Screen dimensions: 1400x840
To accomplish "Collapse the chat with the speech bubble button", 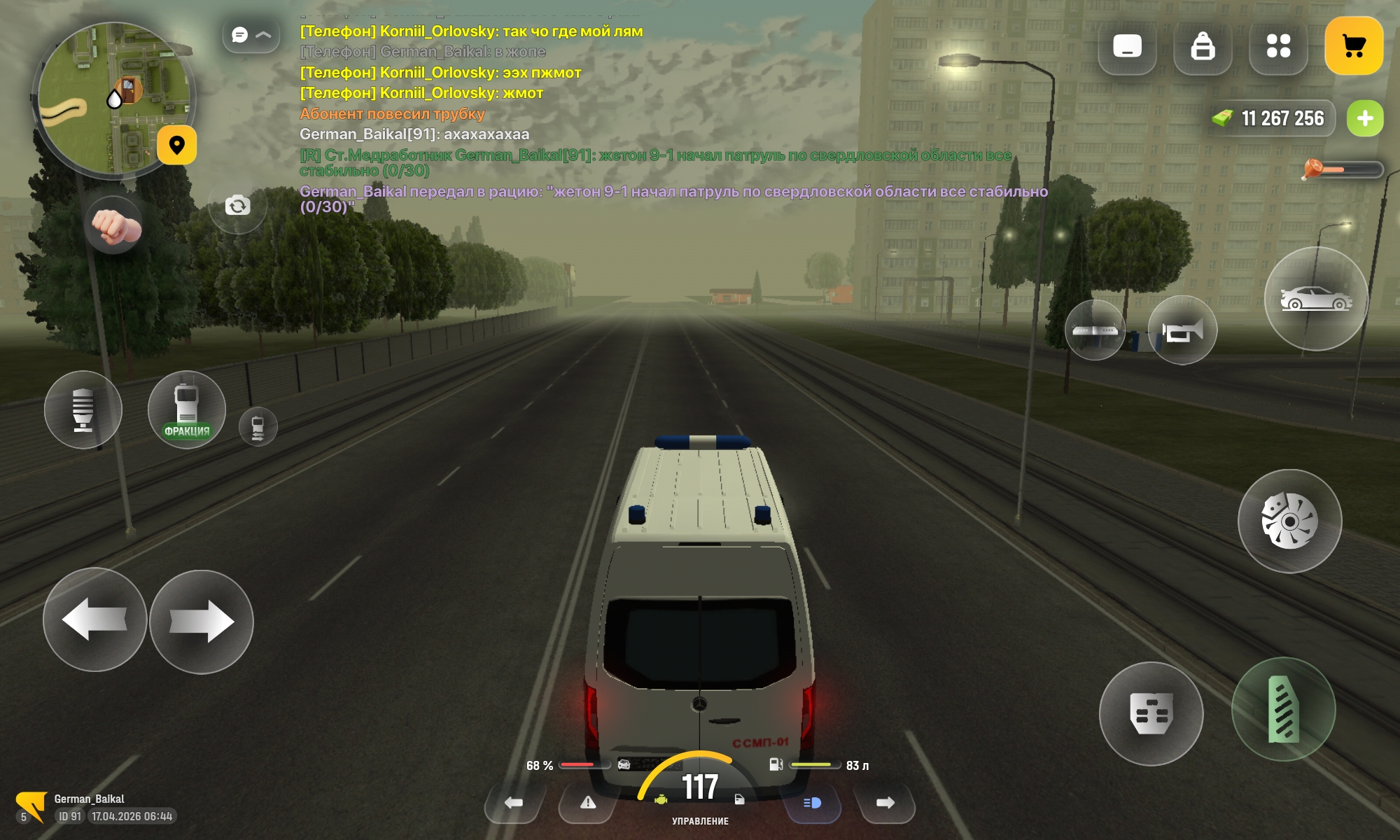I will tap(251, 35).
